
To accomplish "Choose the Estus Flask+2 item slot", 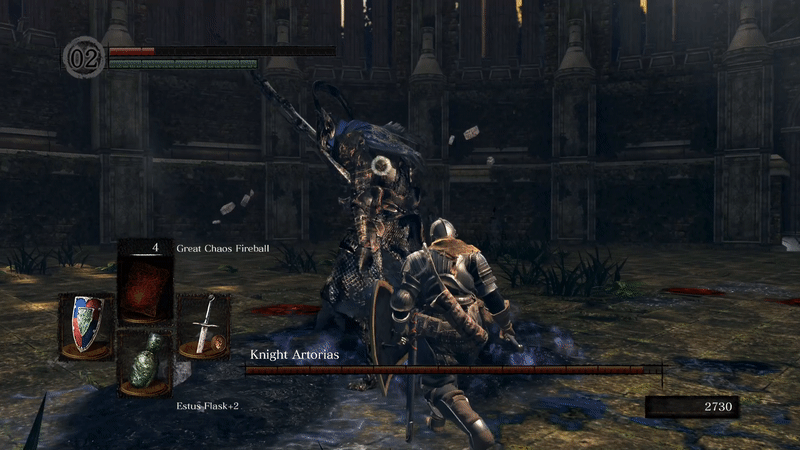I will click(146, 361).
